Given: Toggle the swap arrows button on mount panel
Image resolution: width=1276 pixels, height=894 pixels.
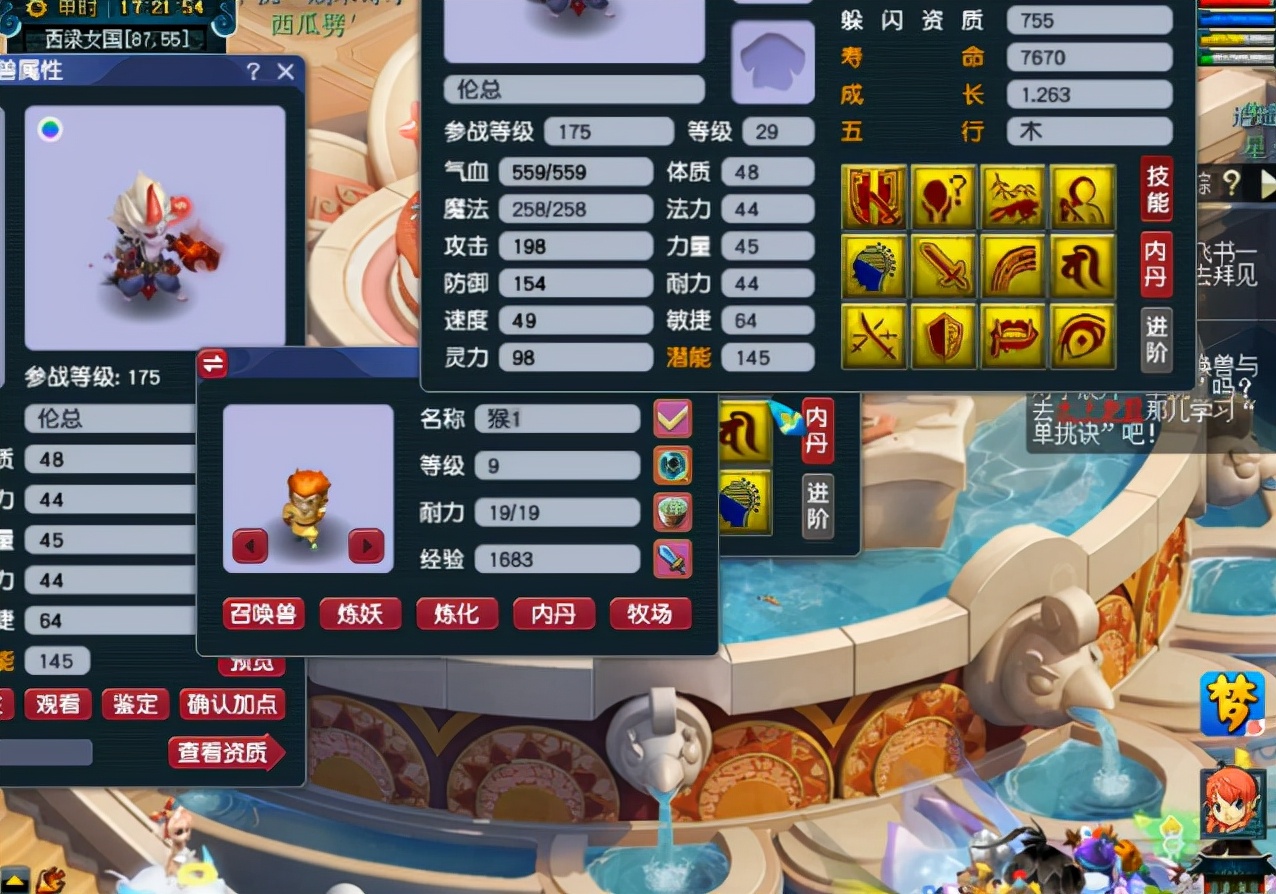Looking at the screenshot, I should click(x=213, y=364).
